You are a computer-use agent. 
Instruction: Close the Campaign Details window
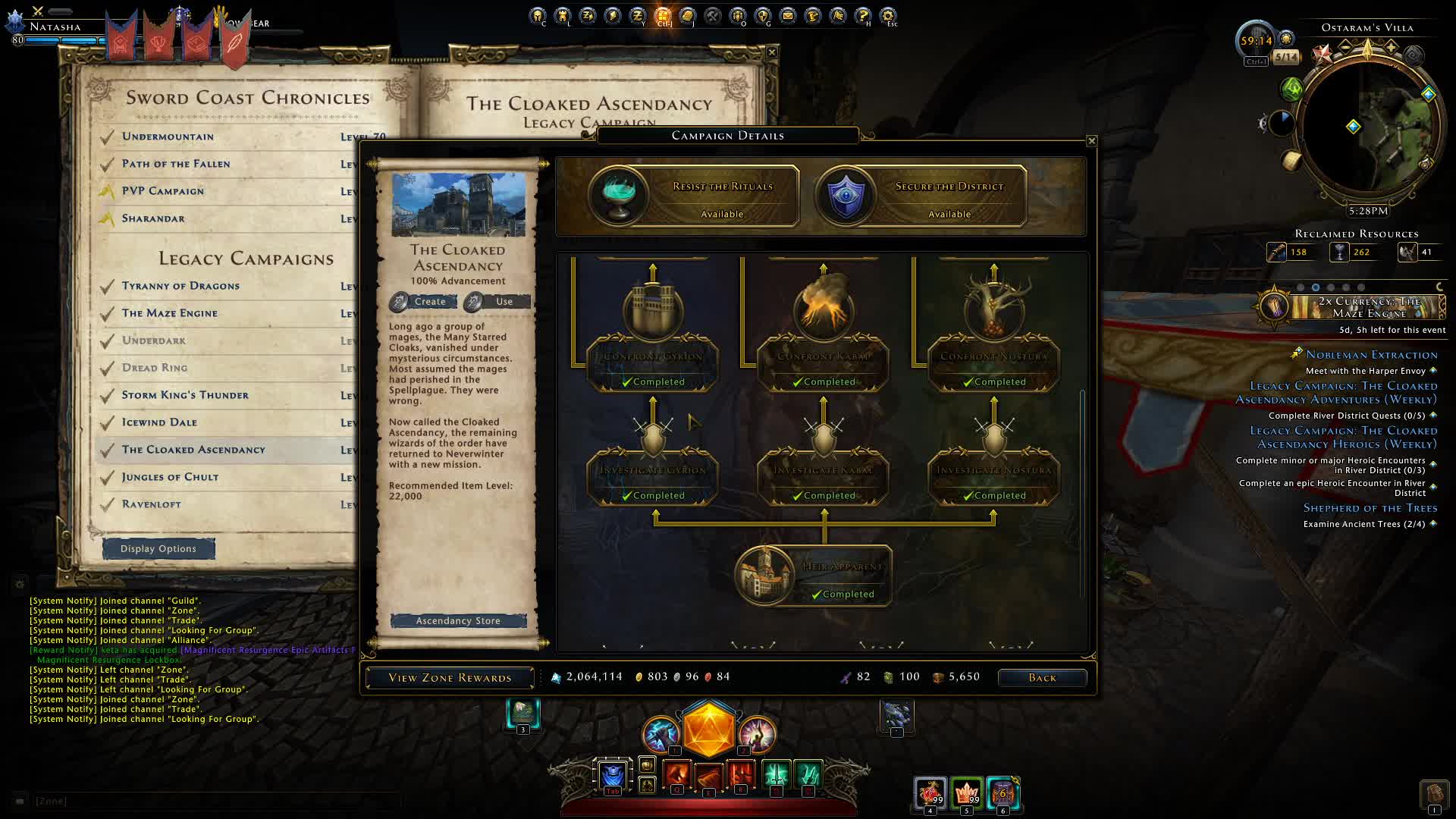pyautogui.click(x=1091, y=141)
